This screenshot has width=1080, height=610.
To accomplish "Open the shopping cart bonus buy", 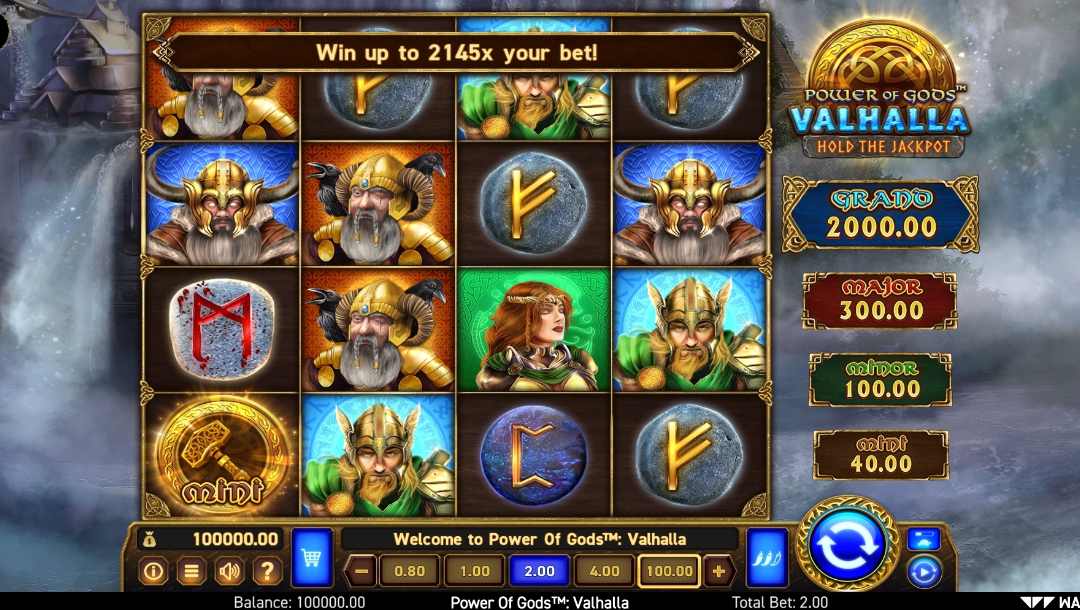I will (311, 558).
